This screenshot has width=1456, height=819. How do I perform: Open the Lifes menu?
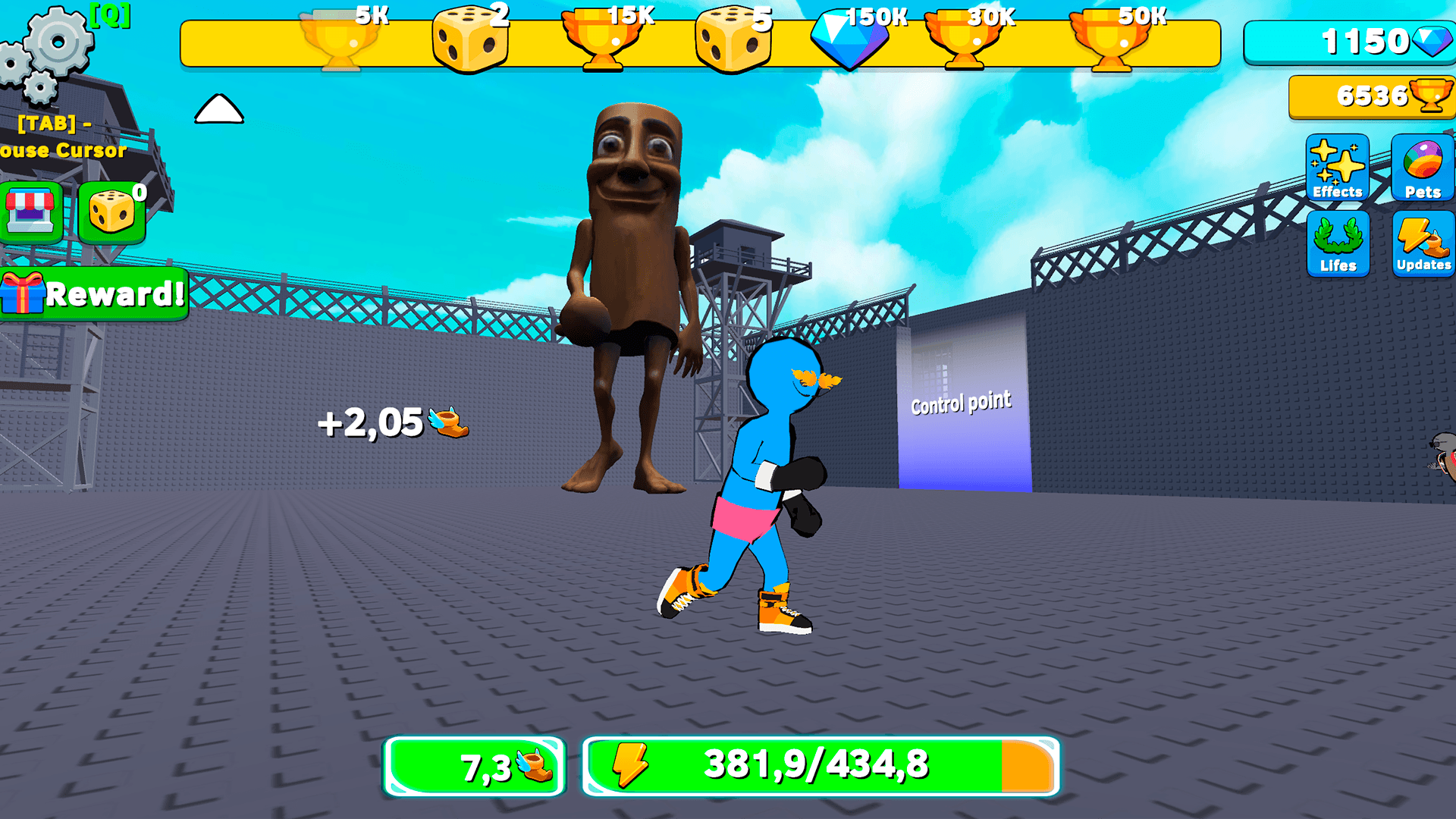click(1337, 243)
